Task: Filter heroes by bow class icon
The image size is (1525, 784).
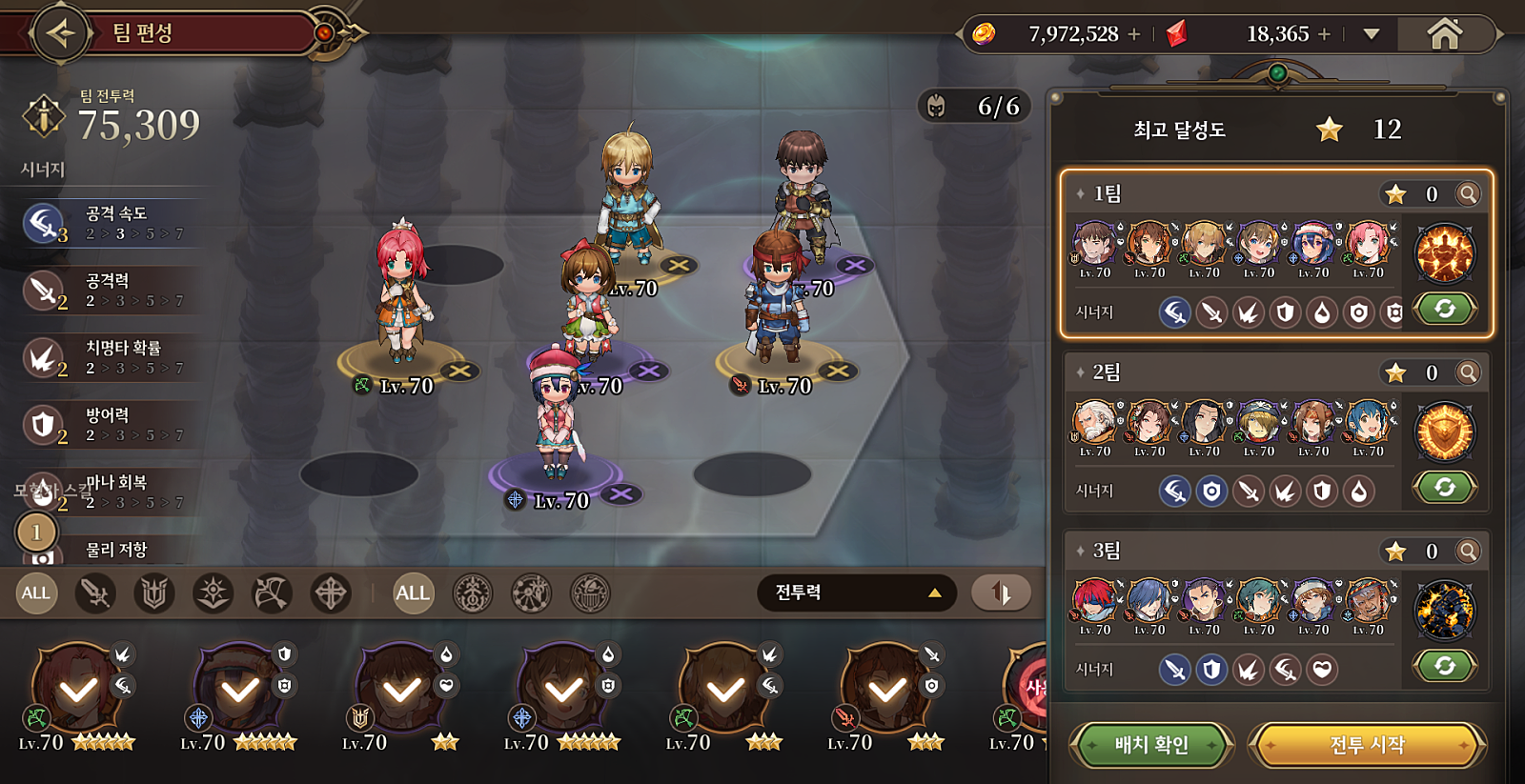Action: point(271,593)
